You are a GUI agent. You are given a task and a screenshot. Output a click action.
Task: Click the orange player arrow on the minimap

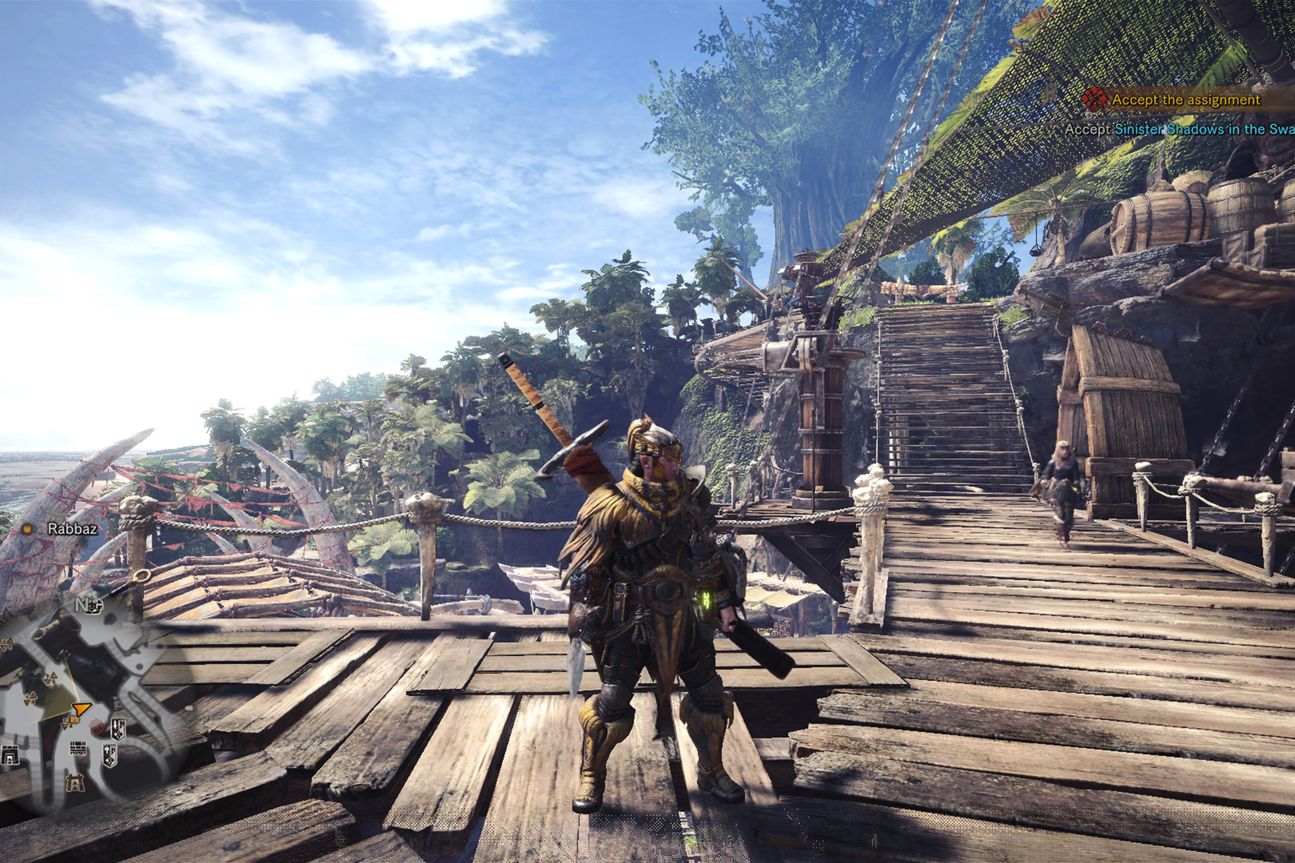coord(81,710)
